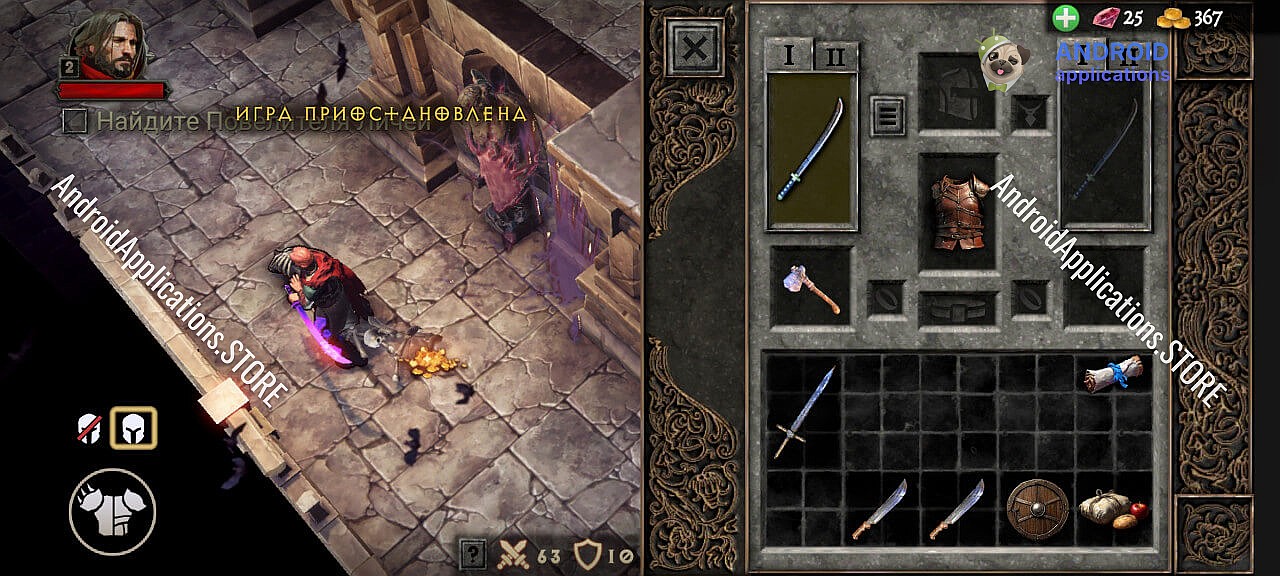Select the equipped hand axe
This screenshot has height=576, width=1280.
[x=811, y=287]
